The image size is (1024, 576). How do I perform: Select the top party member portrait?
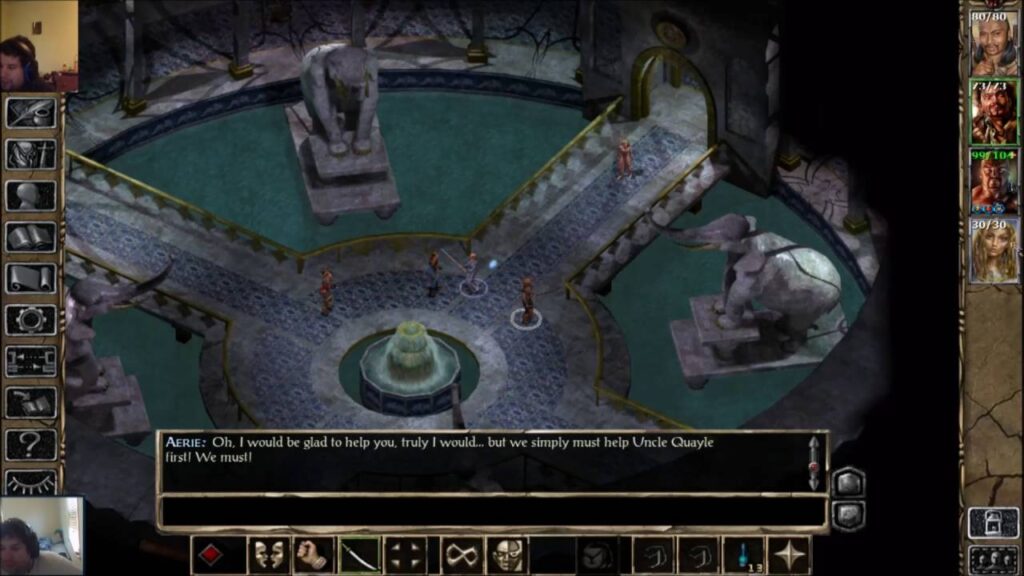click(x=994, y=42)
